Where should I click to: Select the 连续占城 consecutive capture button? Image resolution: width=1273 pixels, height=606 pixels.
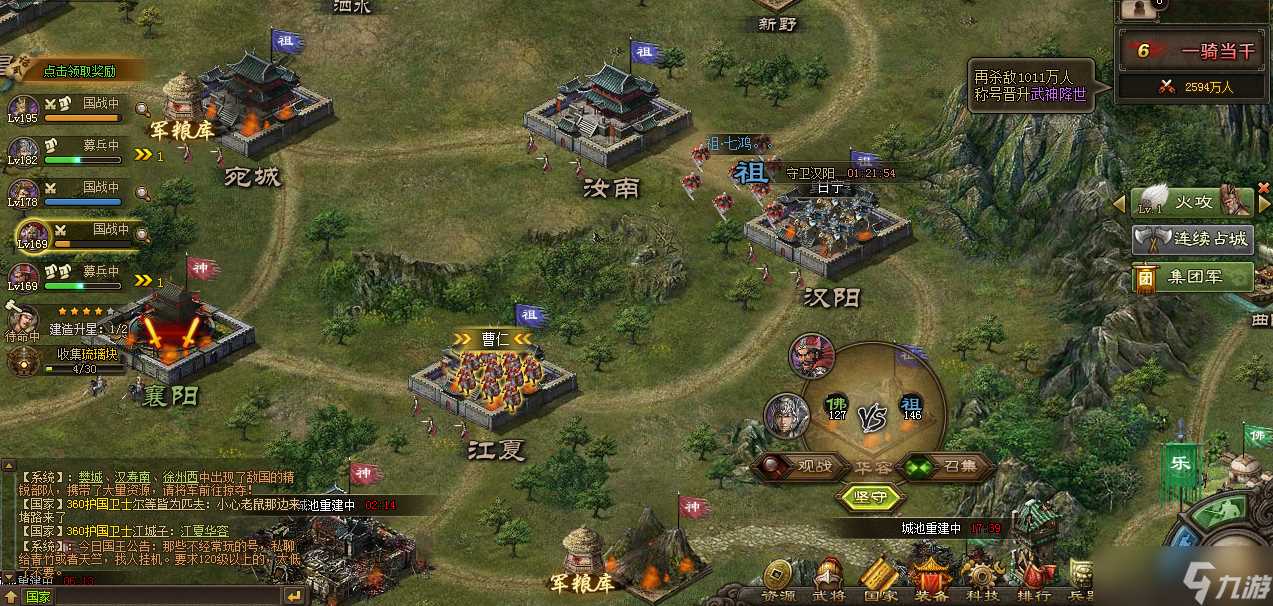coord(1193,240)
